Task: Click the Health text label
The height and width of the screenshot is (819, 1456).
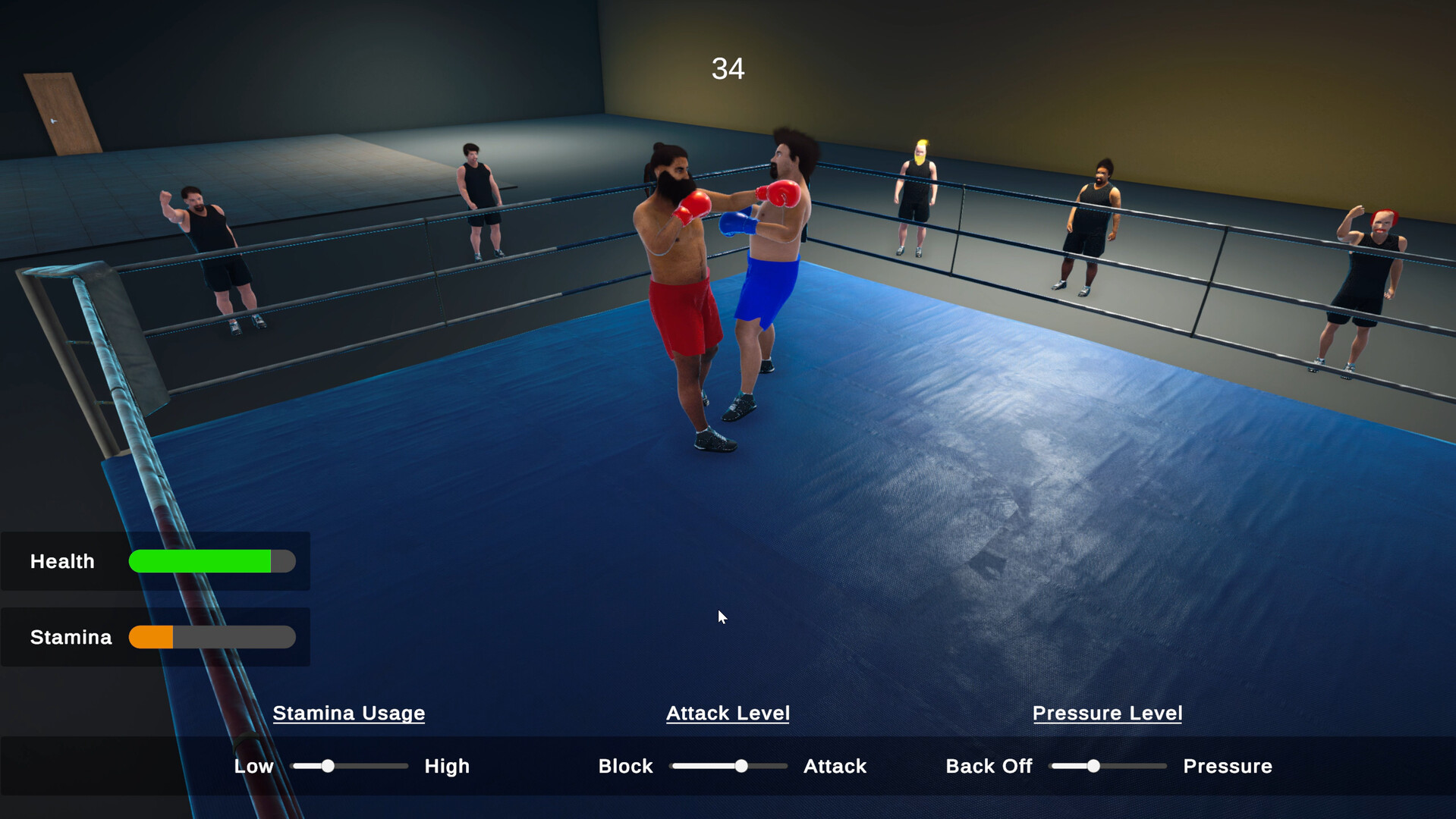Action: [x=62, y=561]
